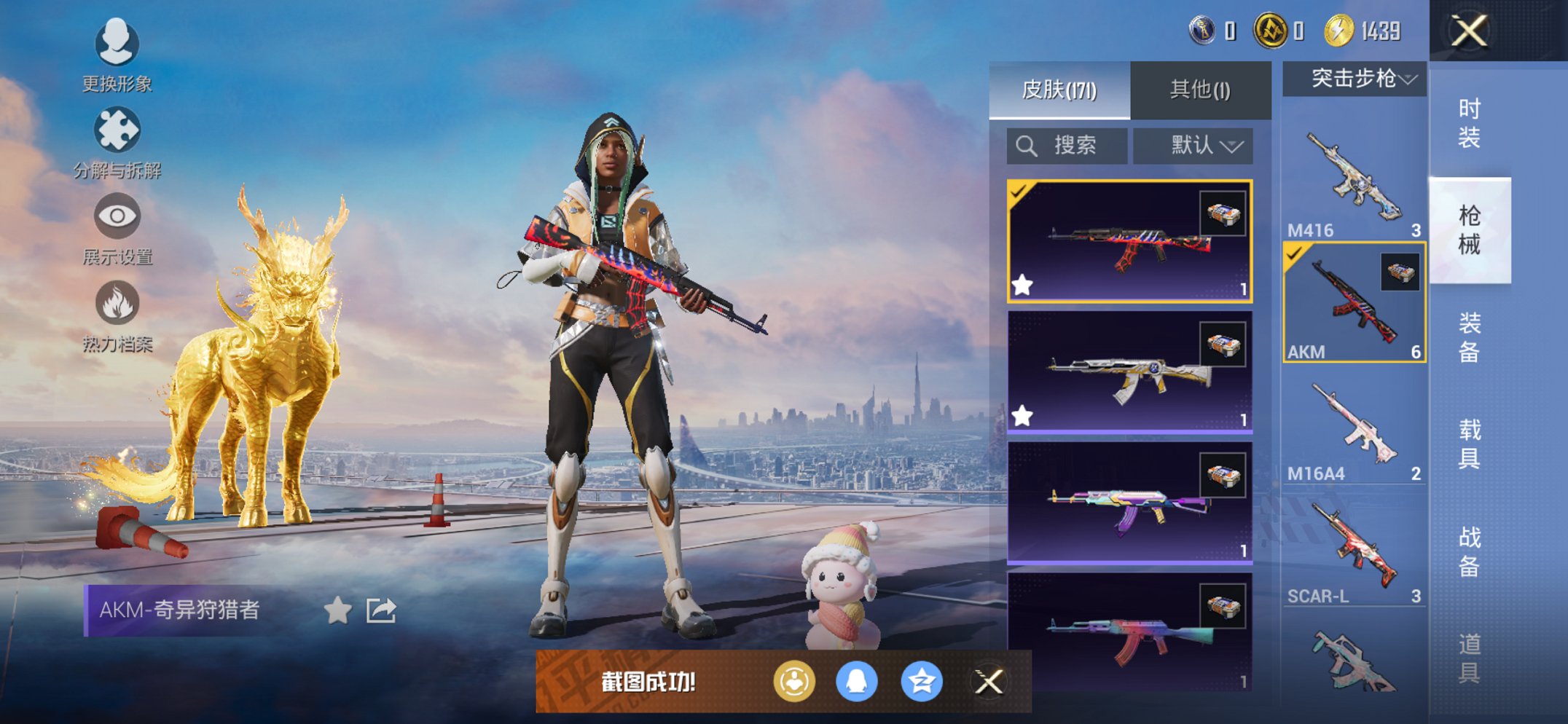Viewport: 1568px width, 724px height.
Task: Choose the M416 weapon category
Action: [1354, 182]
